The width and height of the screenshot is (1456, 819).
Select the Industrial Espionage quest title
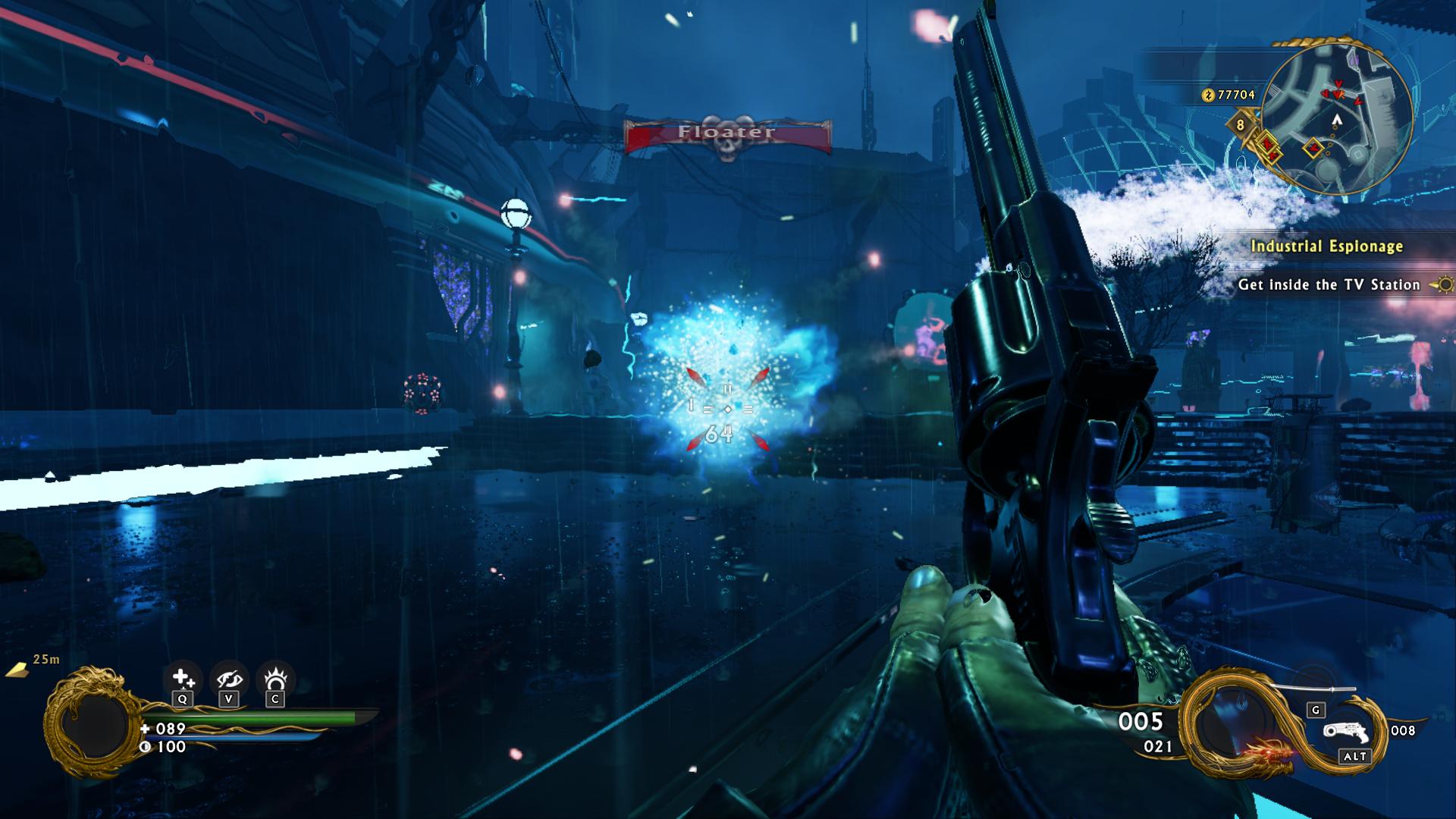coord(1326,246)
